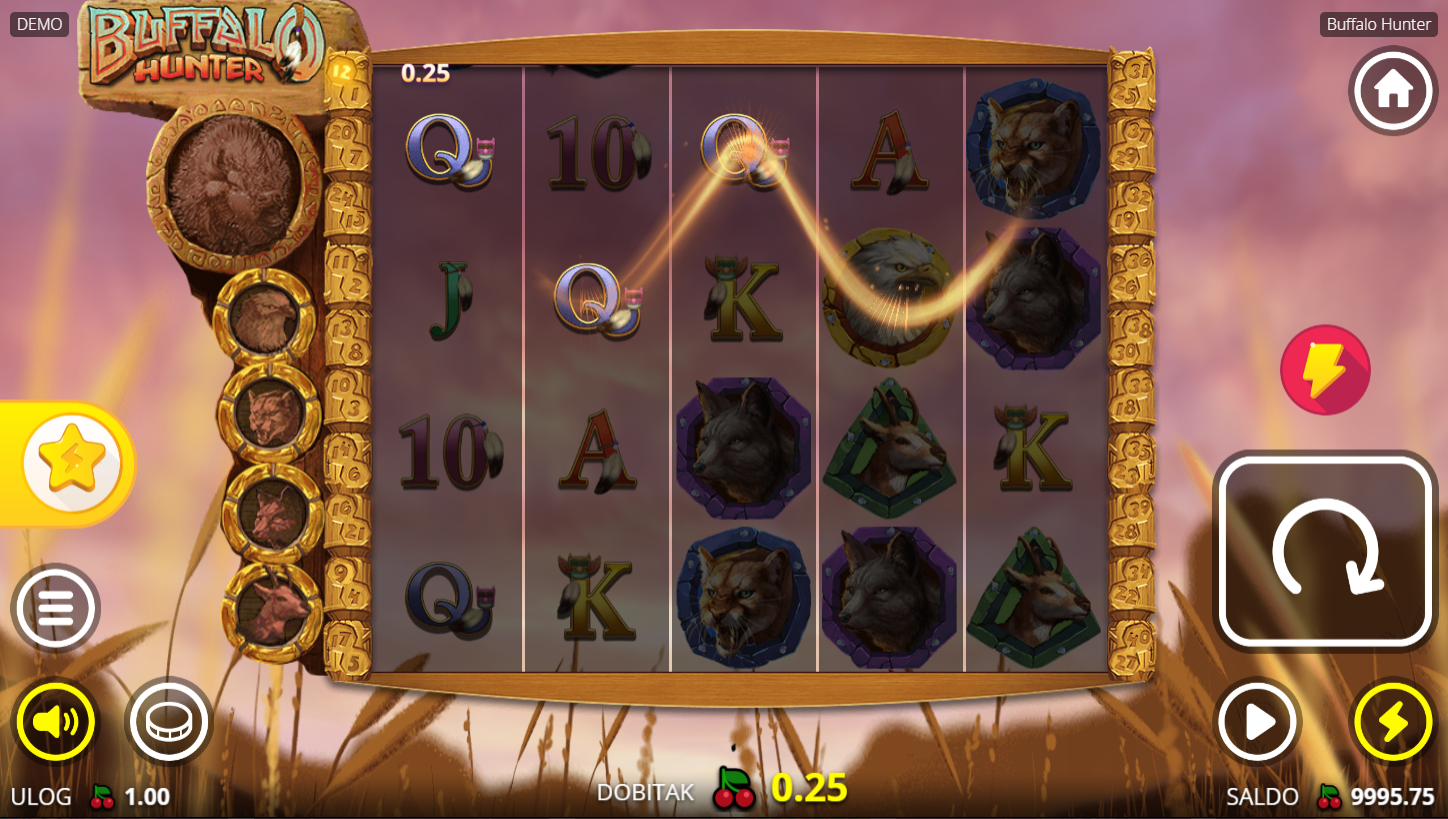Open the coin bet settings
The width and height of the screenshot is (1448, 819).
coord(168,721)
